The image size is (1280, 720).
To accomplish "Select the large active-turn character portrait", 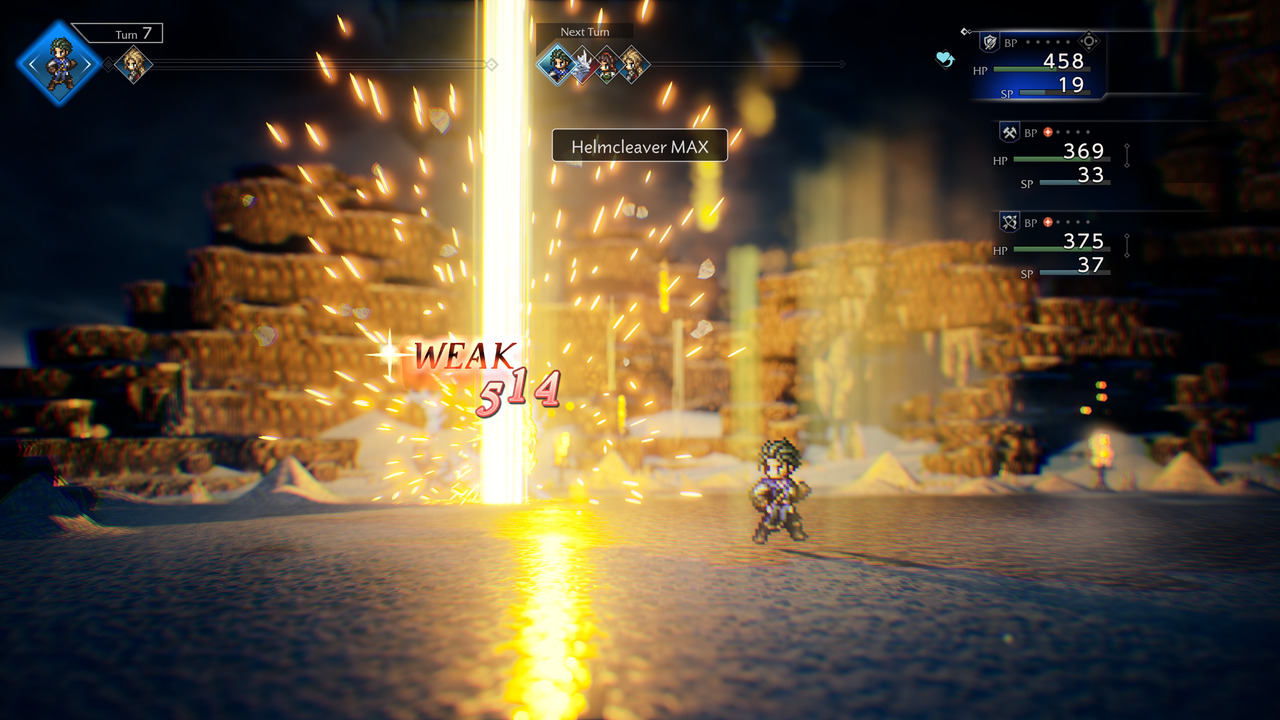I will pyautogui.click(x=59, y=64).
